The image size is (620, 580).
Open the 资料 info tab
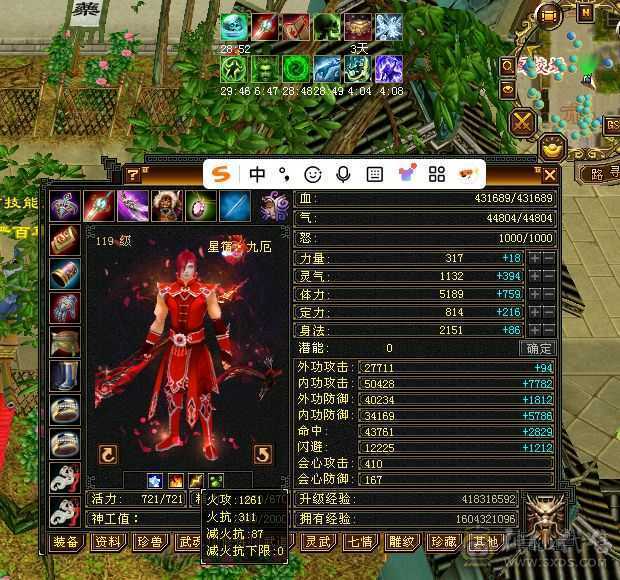107,542
